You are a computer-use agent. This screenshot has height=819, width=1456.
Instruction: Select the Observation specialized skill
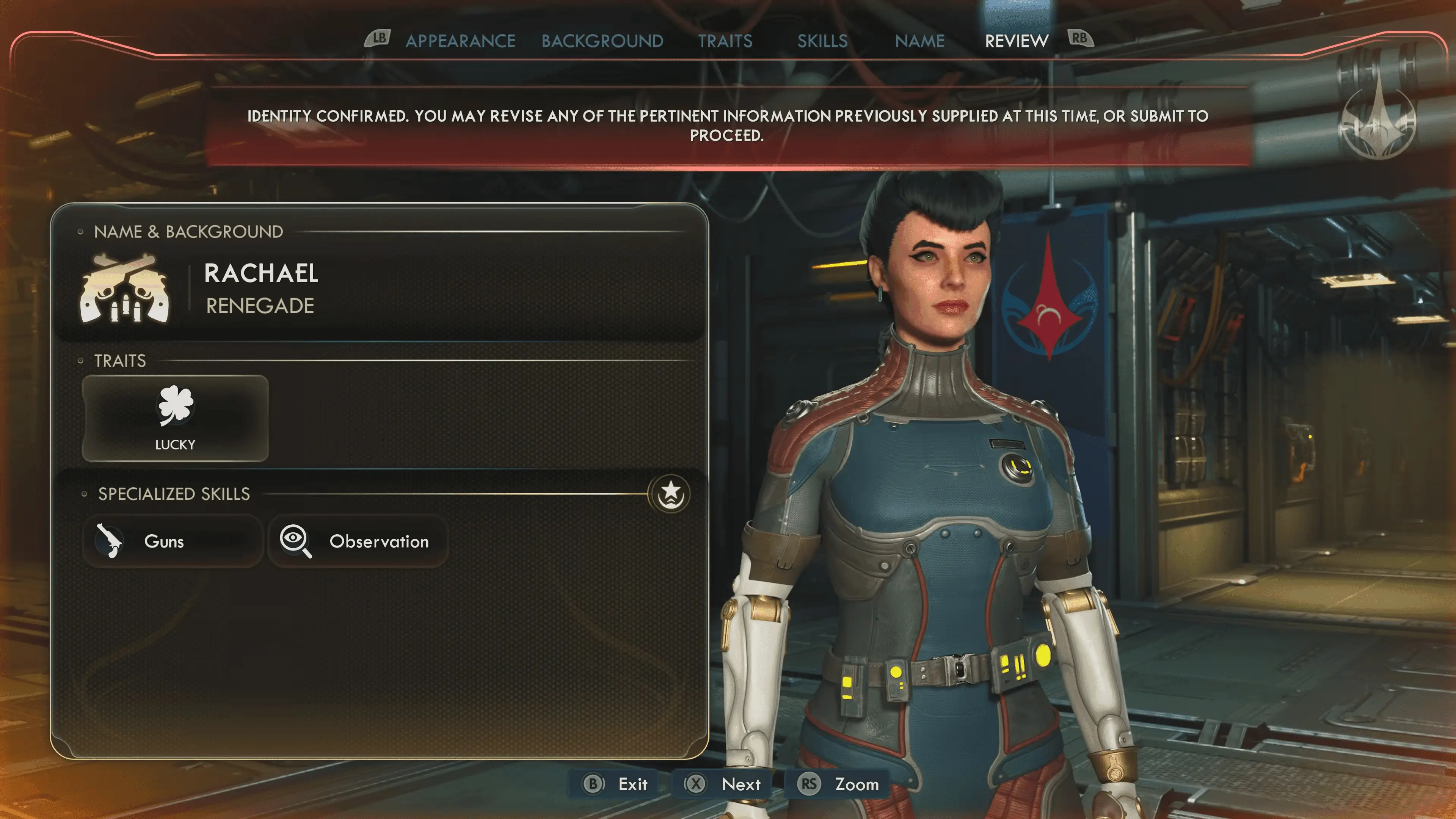pos(358,541)
